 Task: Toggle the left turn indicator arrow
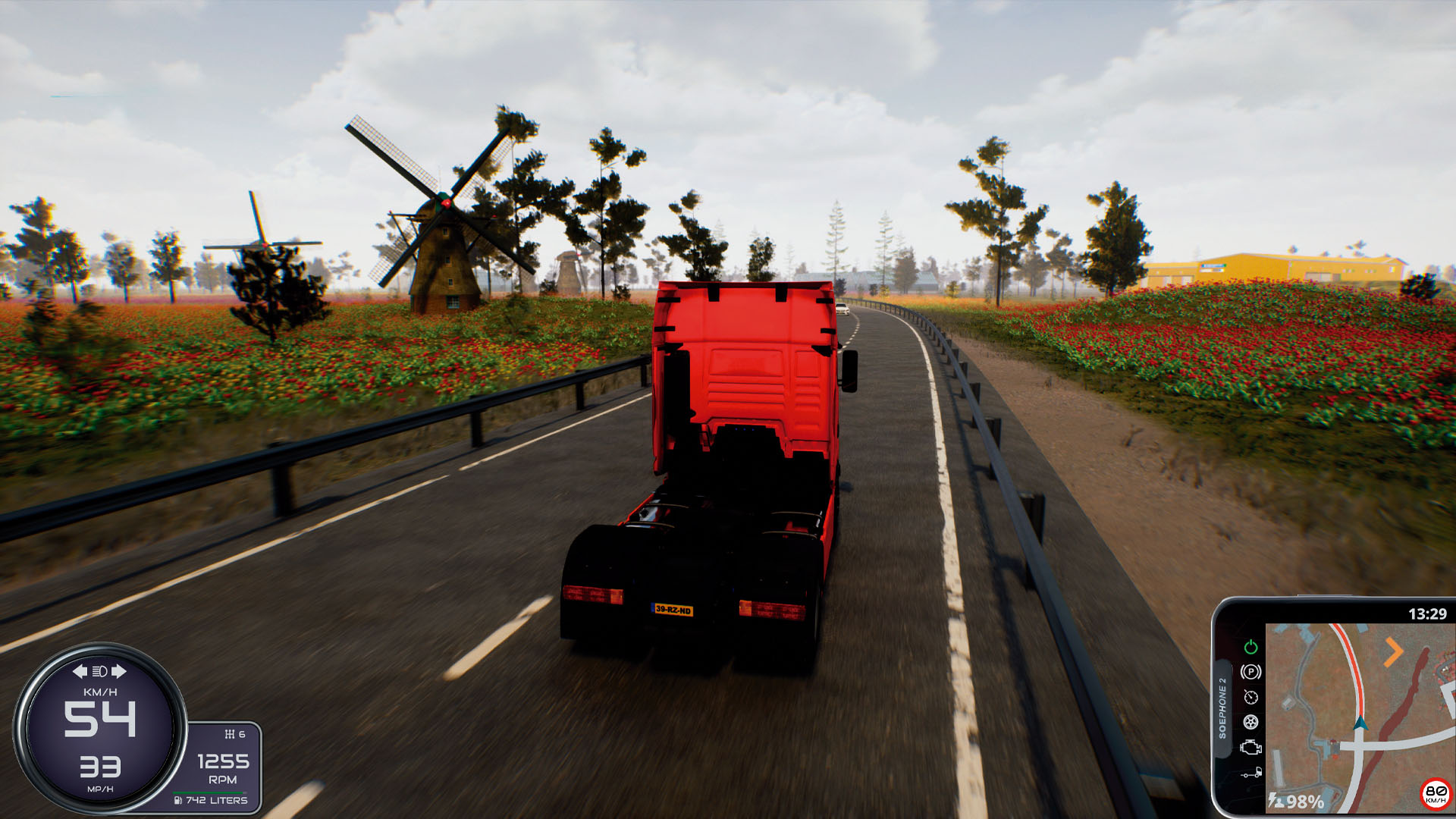point(81,670)
